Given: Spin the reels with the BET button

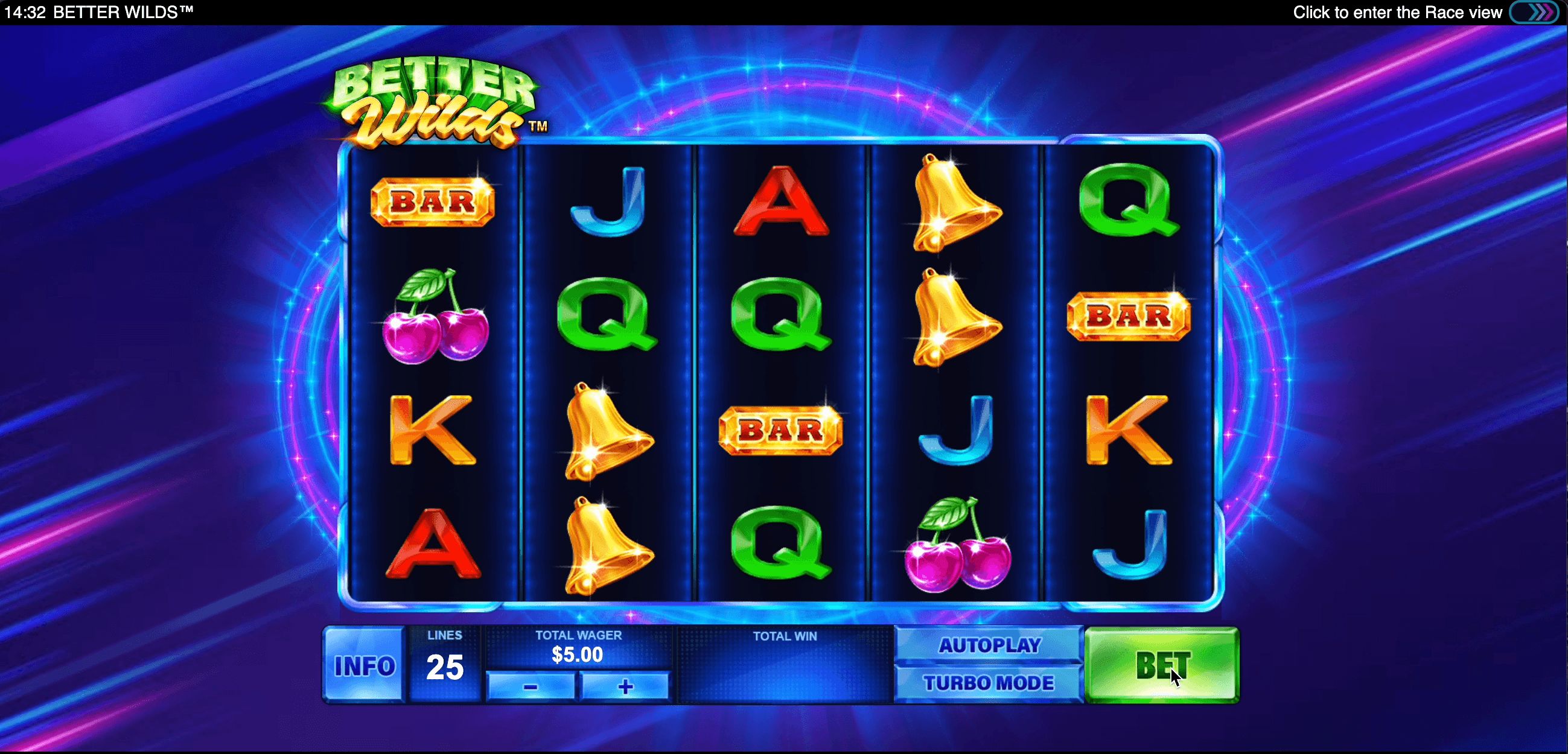Looking at the screenshot, I should (x=1161, y=665).
